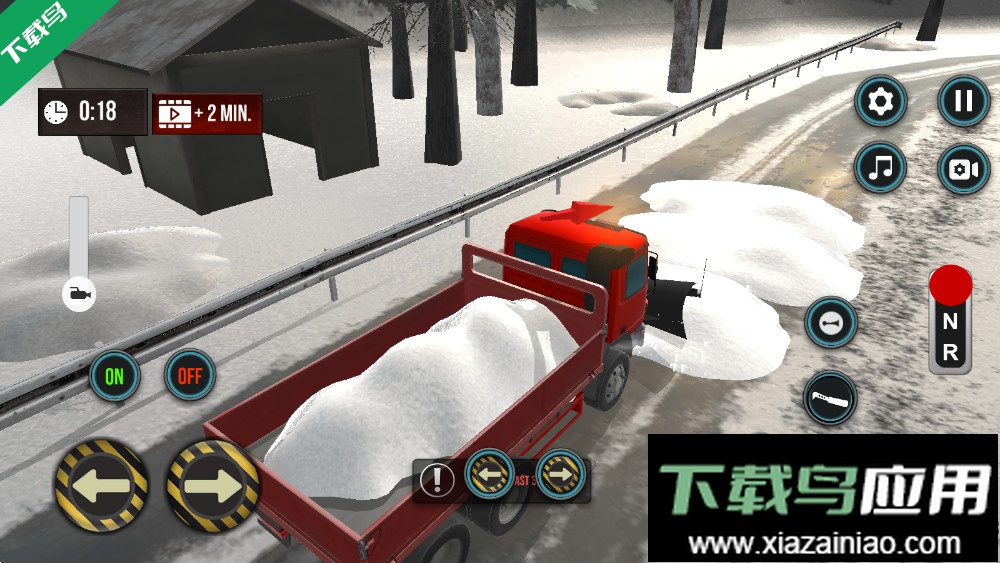The height and width of the screenshot is (563, 1000).
Task: Tap the red OFF button
Action: click(190, 376)
